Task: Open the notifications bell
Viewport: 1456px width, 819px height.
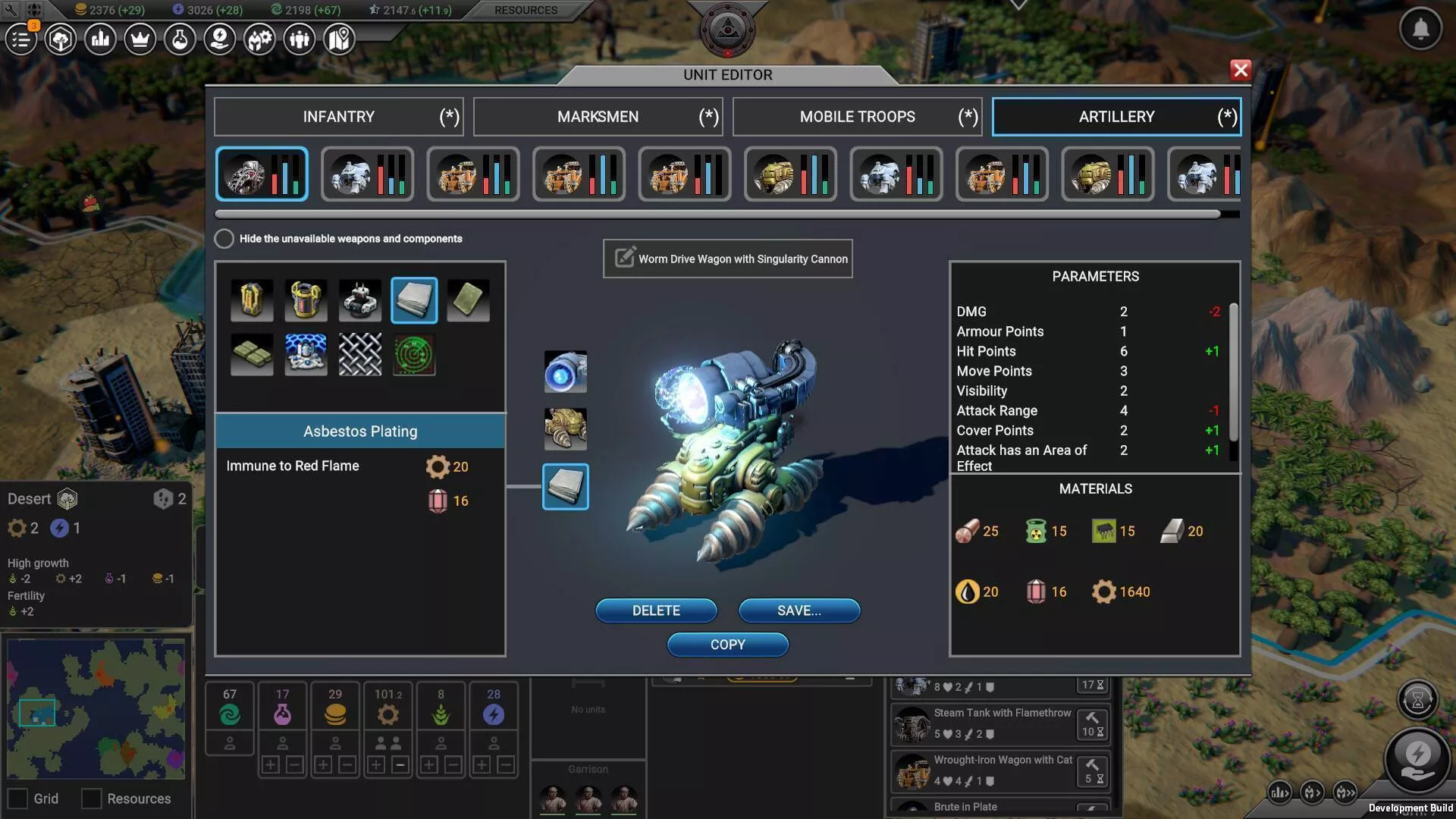Action: pos(1420,30)
